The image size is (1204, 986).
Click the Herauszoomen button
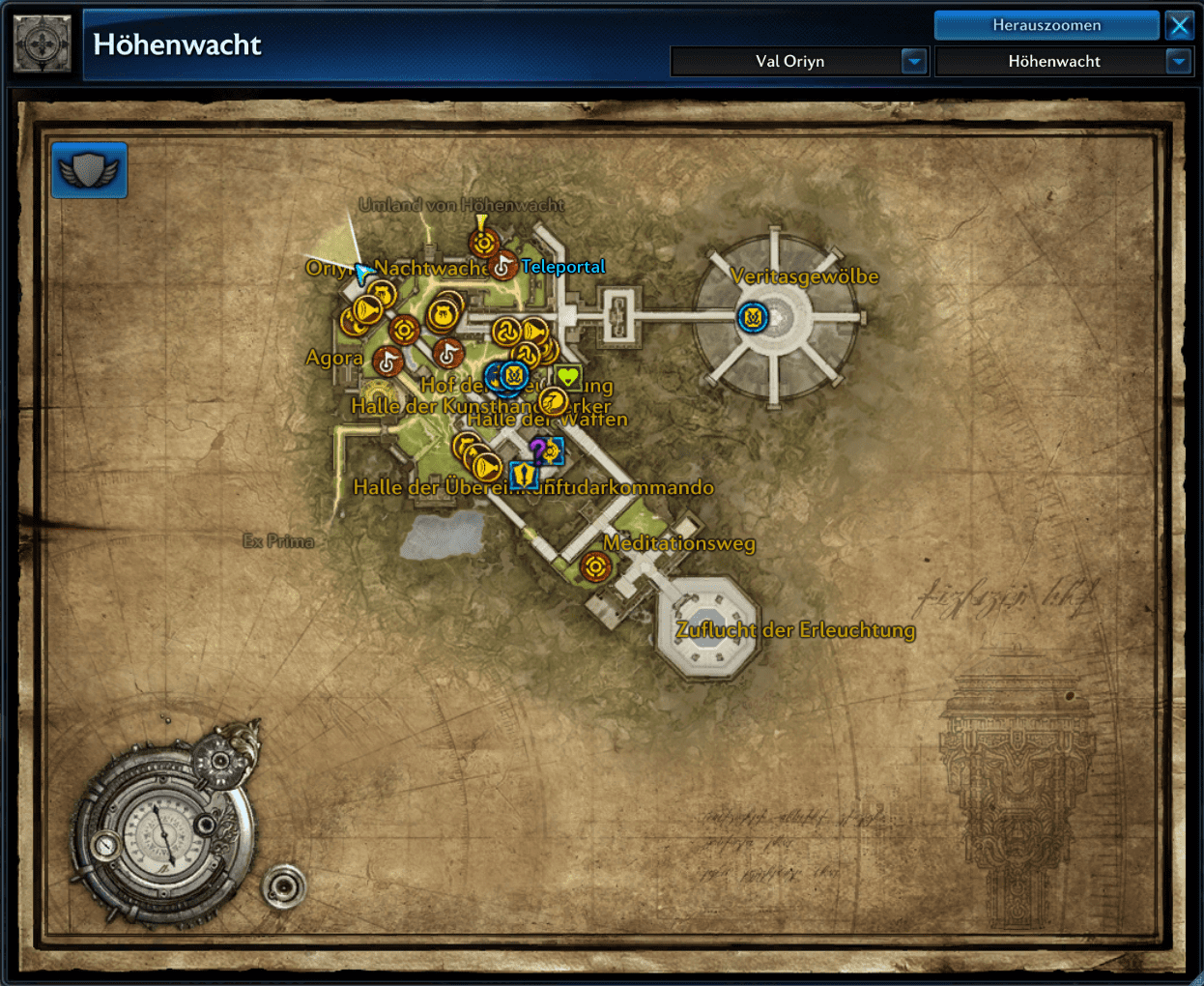(1046, 25)
